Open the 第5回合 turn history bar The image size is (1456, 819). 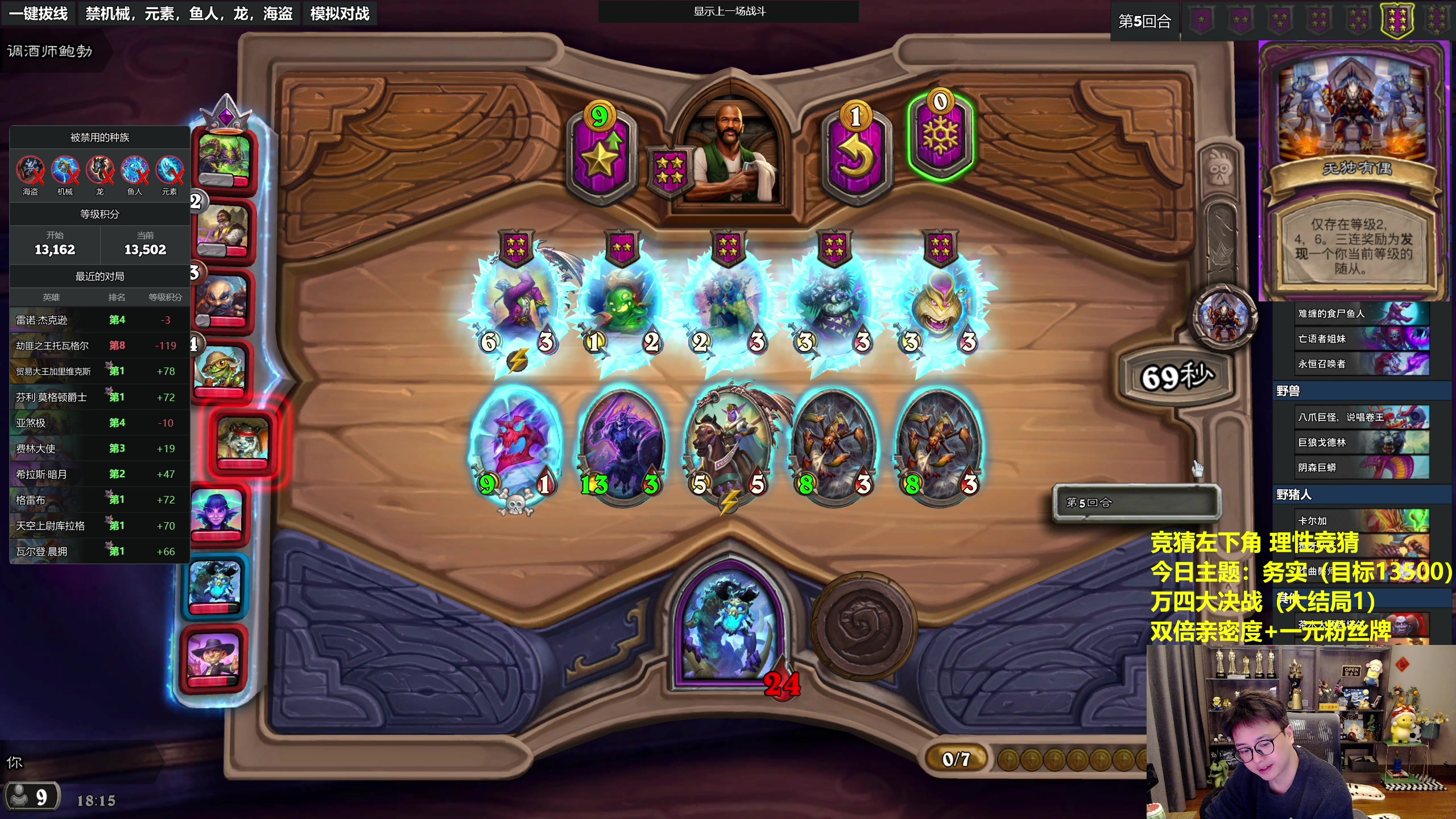pyautogui.click(x=1136, y=502)
